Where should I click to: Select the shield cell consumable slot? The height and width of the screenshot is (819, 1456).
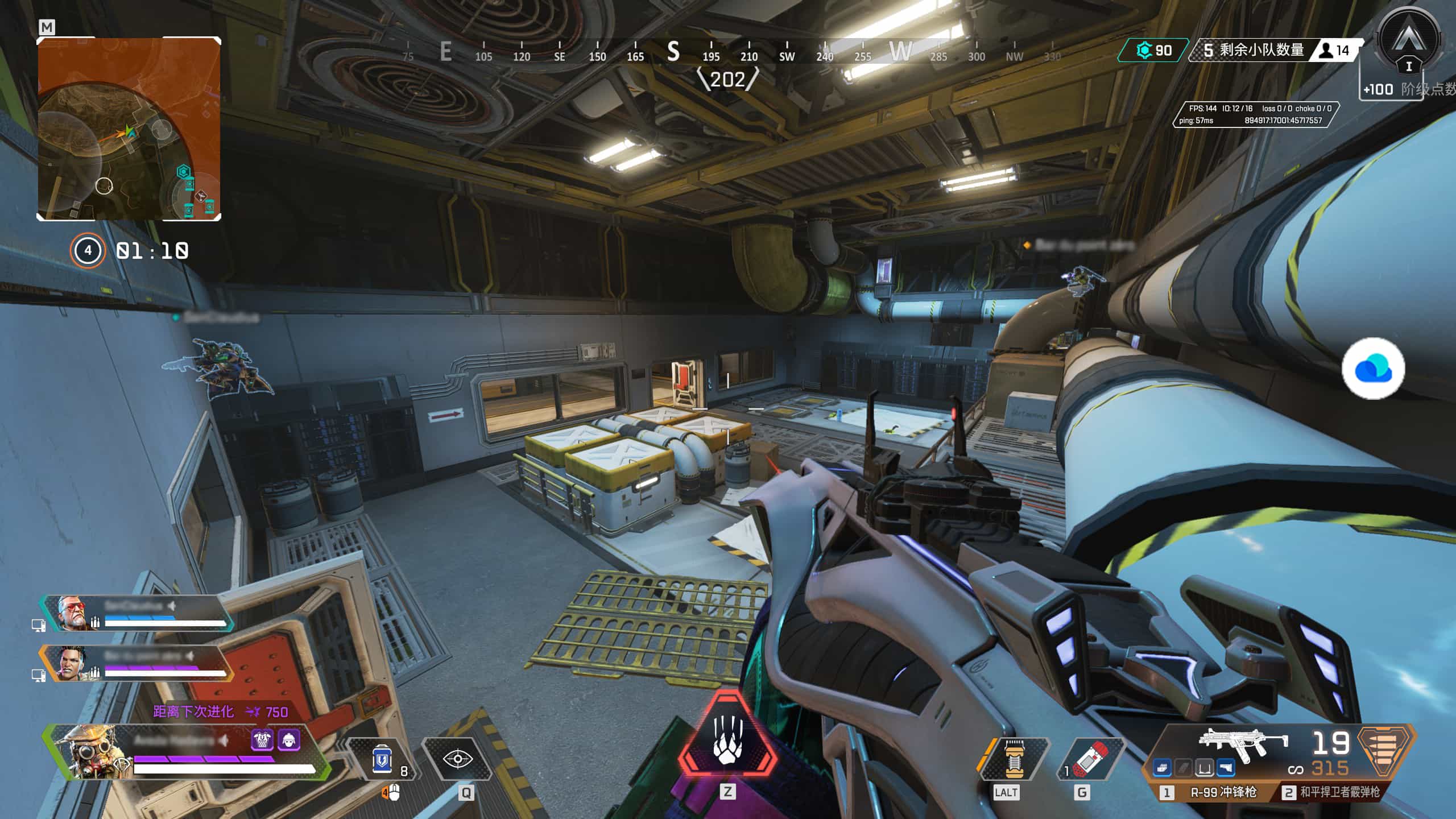(x=383, y=760)
